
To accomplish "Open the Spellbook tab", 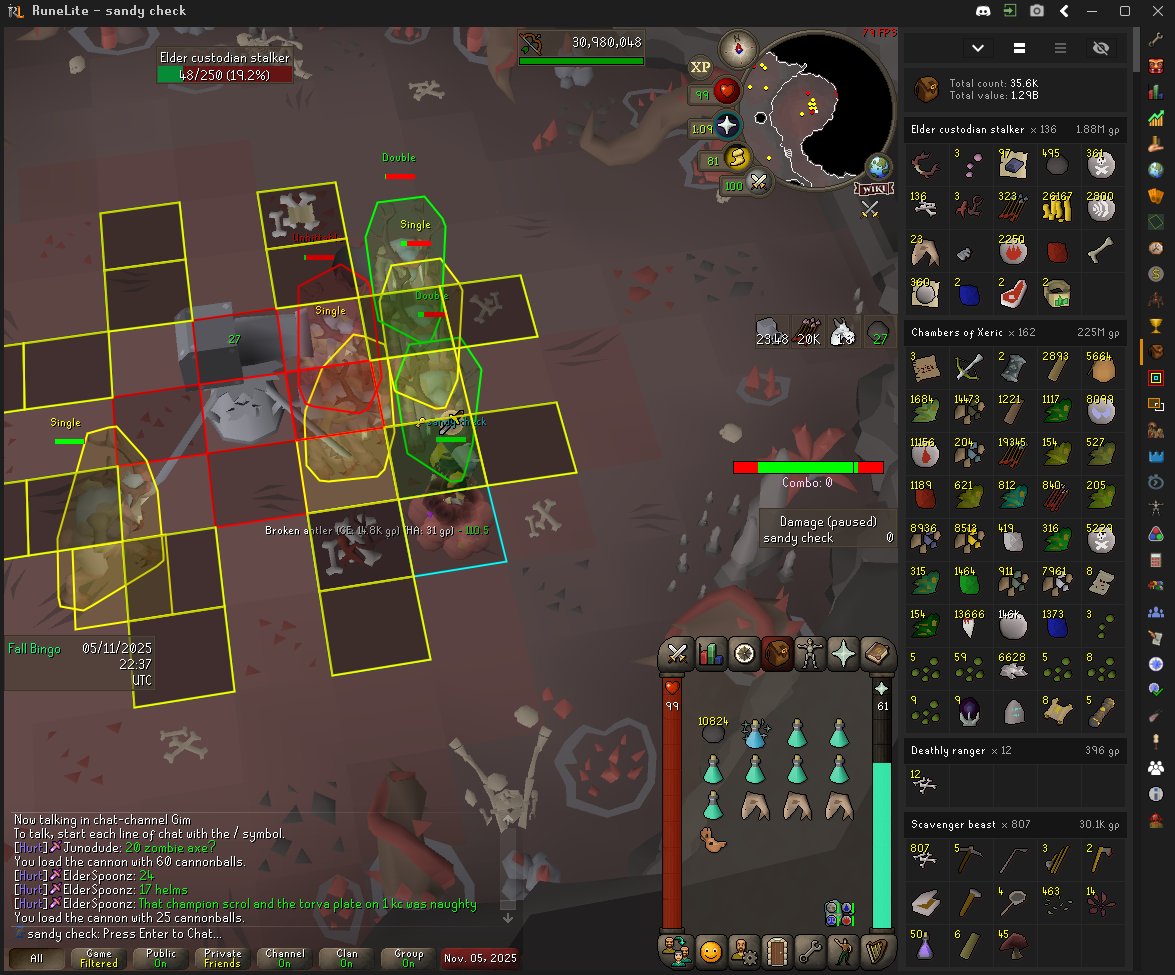I will pyautogui.click(x=877, y=654).
